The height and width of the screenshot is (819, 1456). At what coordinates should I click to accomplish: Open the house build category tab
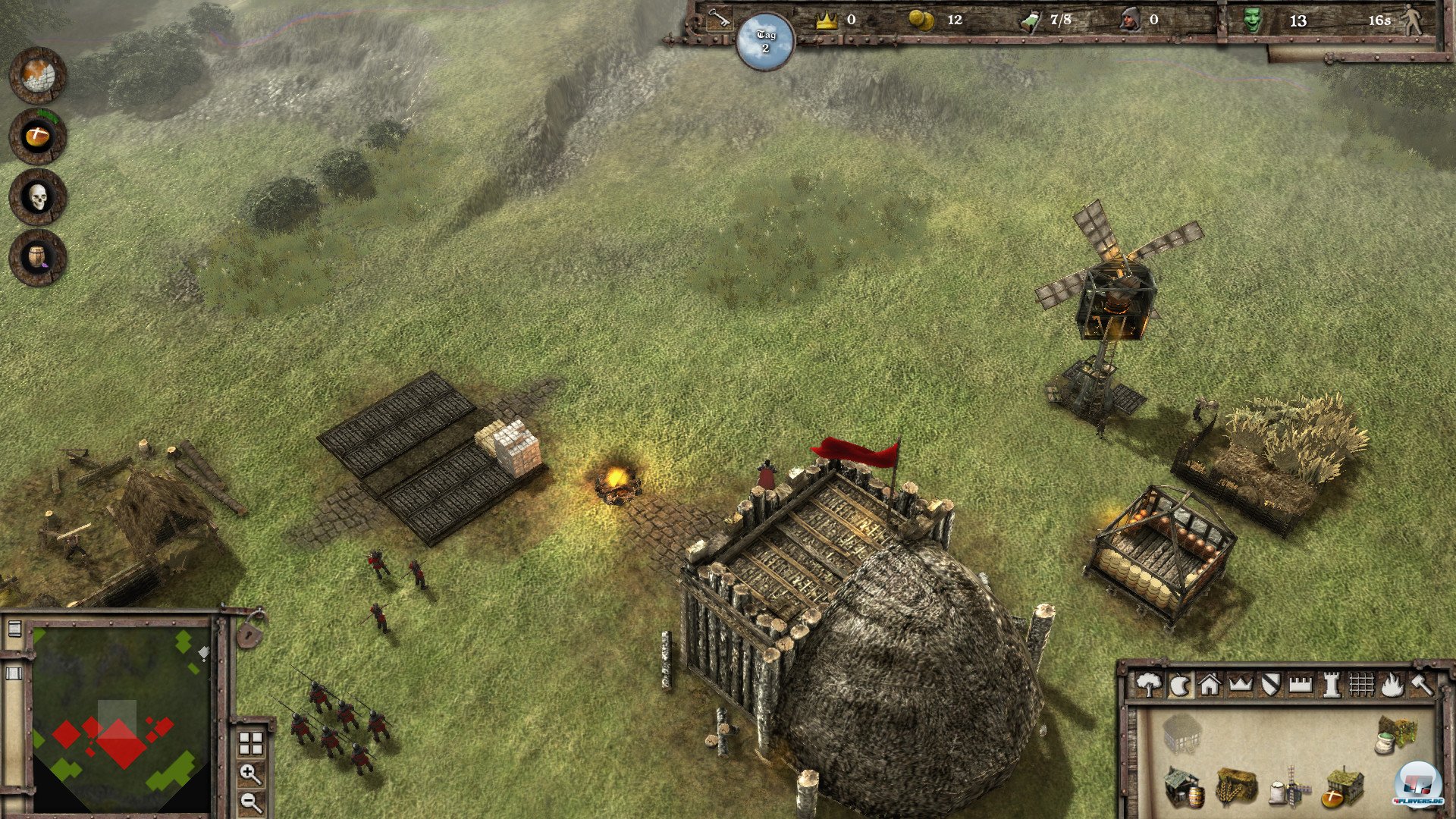tap(1210, 685)
